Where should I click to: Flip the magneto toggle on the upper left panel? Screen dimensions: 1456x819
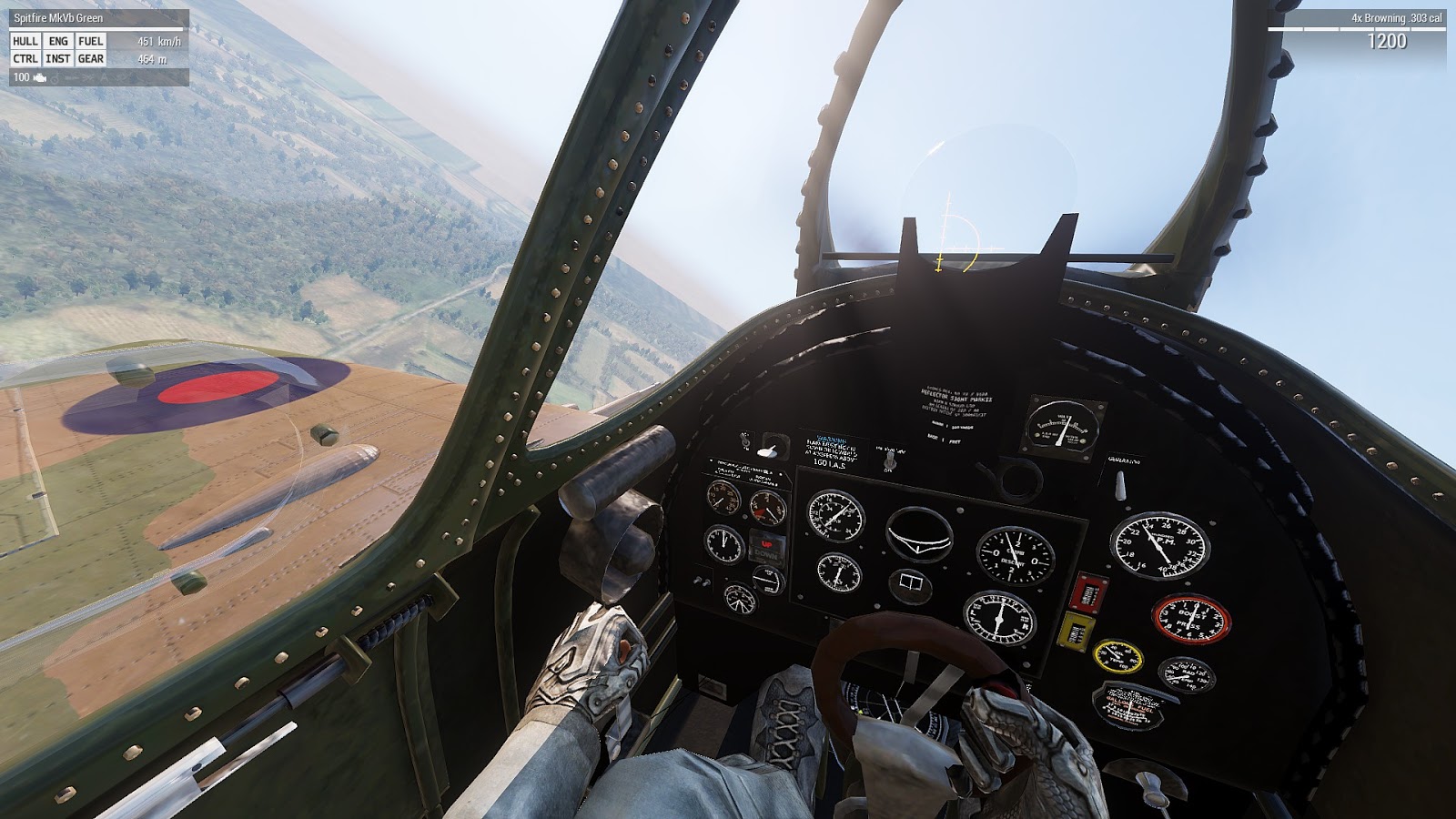(743, 441)
